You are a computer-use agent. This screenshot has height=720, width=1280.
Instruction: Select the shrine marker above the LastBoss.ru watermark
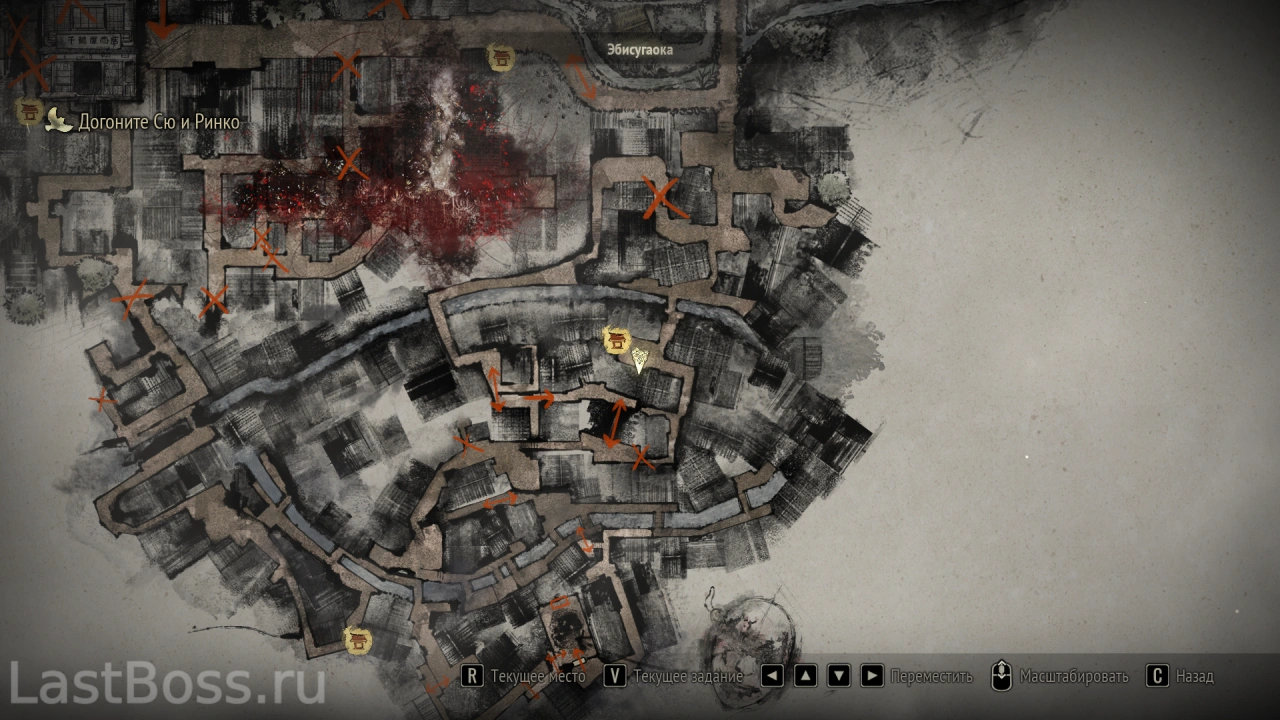pyautogui.click(x=356, y=639)
